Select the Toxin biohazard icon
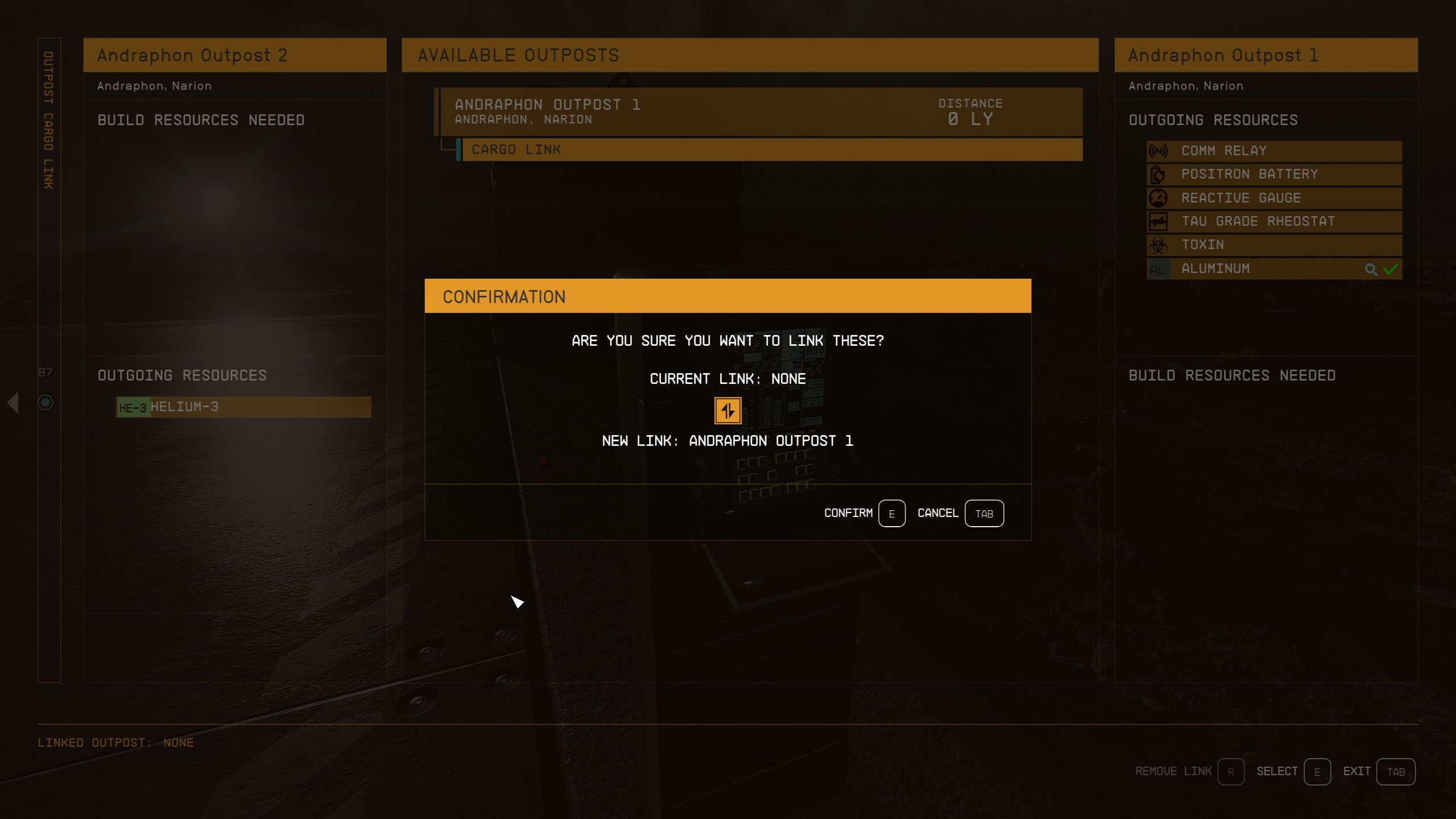The height and width of the screenshot is (819, 1456). (1157, 245)
